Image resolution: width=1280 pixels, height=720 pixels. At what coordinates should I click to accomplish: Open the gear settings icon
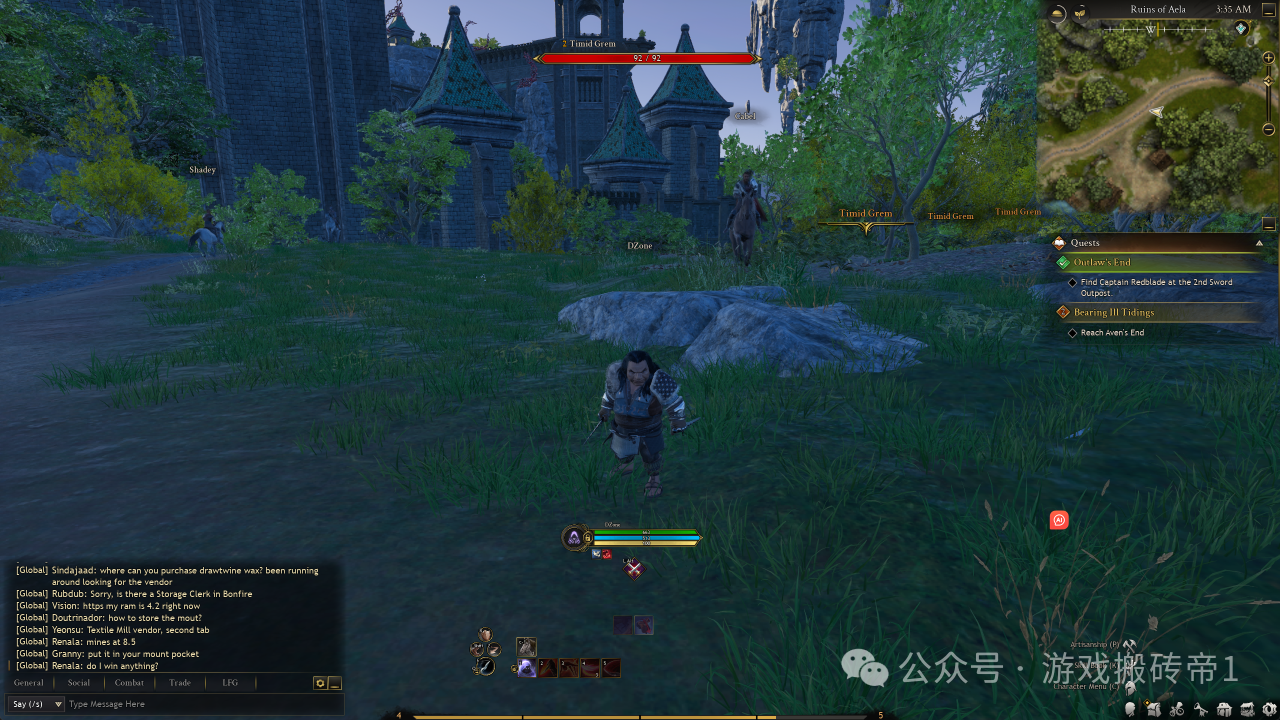click(1268, 709)
